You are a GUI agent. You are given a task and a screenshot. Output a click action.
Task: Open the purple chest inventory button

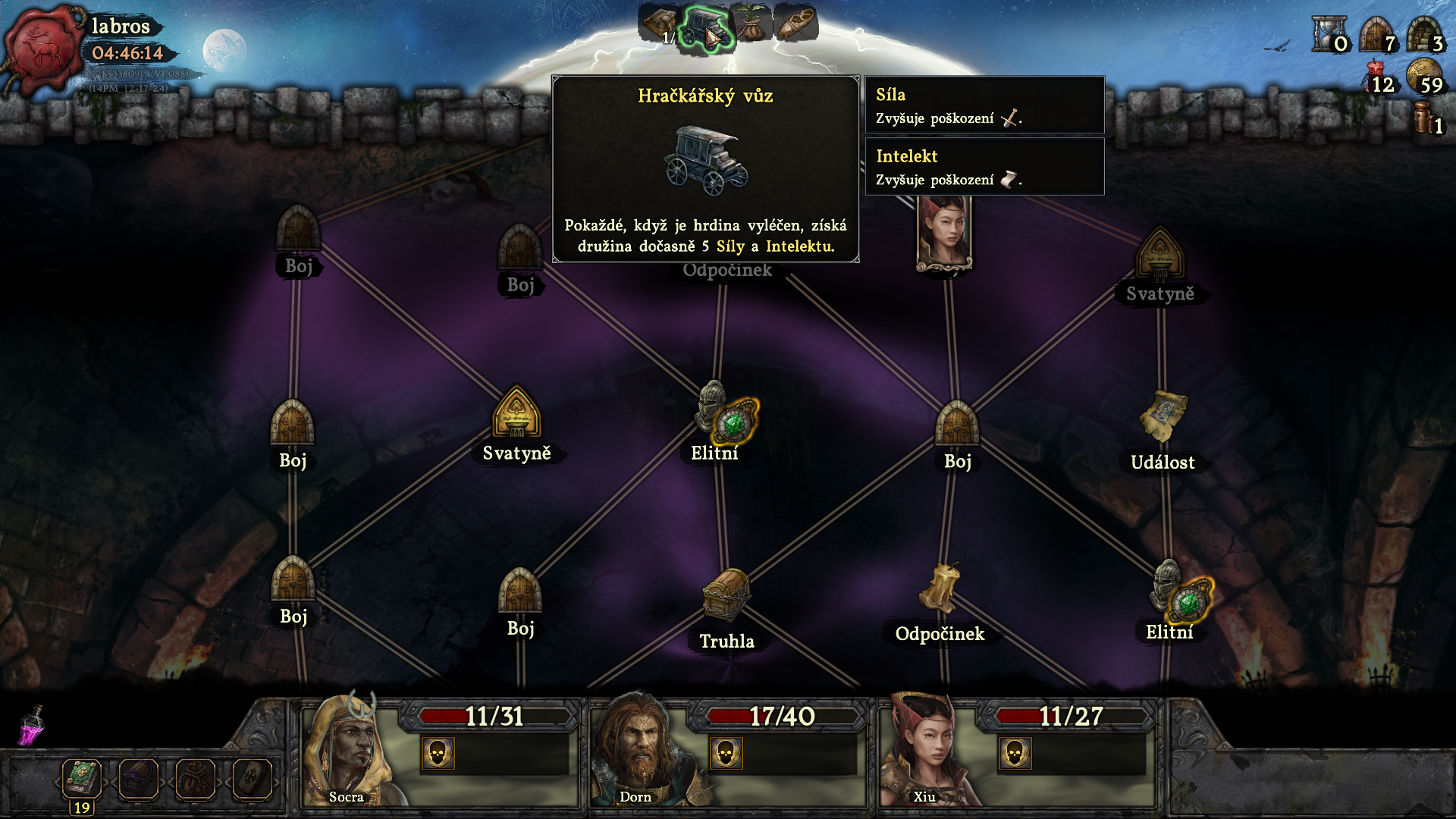tap(139, 779)
